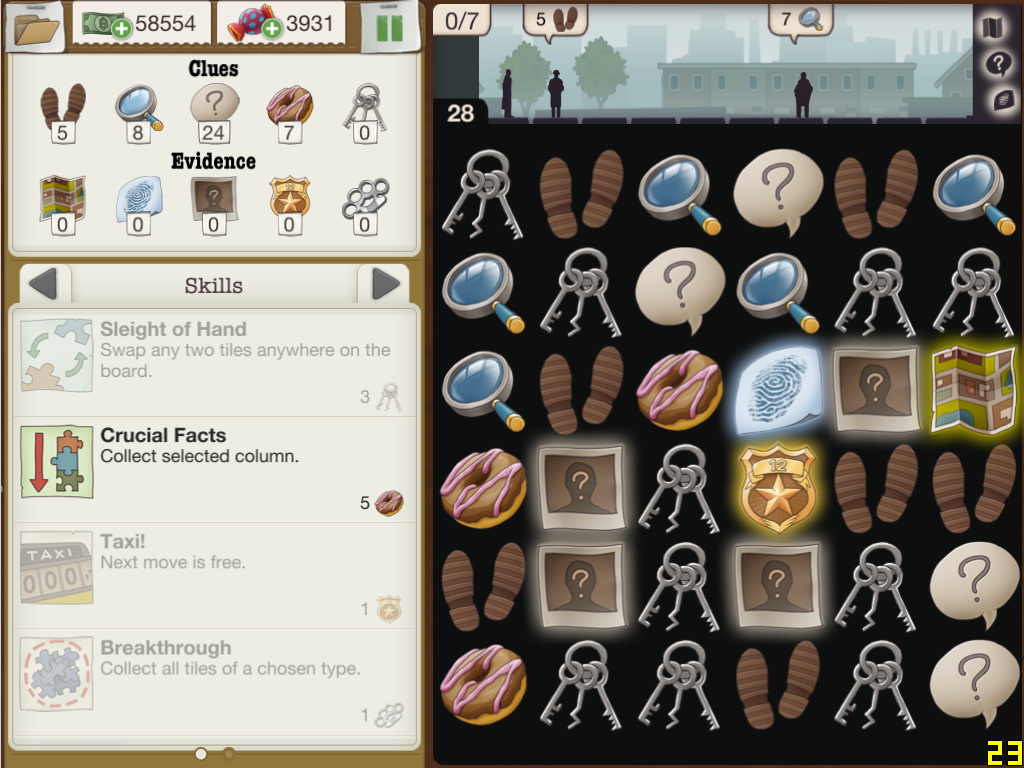Image resolution: width=1024 pixels, height=768 pixels.
Task: Open the notes page icon
Action: coord(997,100)
